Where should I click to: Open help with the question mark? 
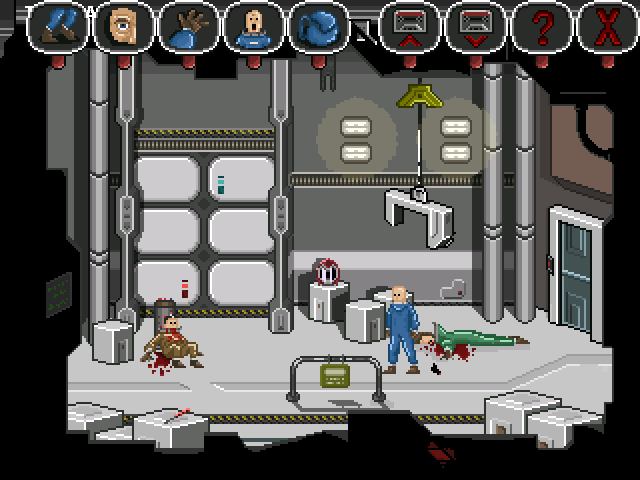541,27
